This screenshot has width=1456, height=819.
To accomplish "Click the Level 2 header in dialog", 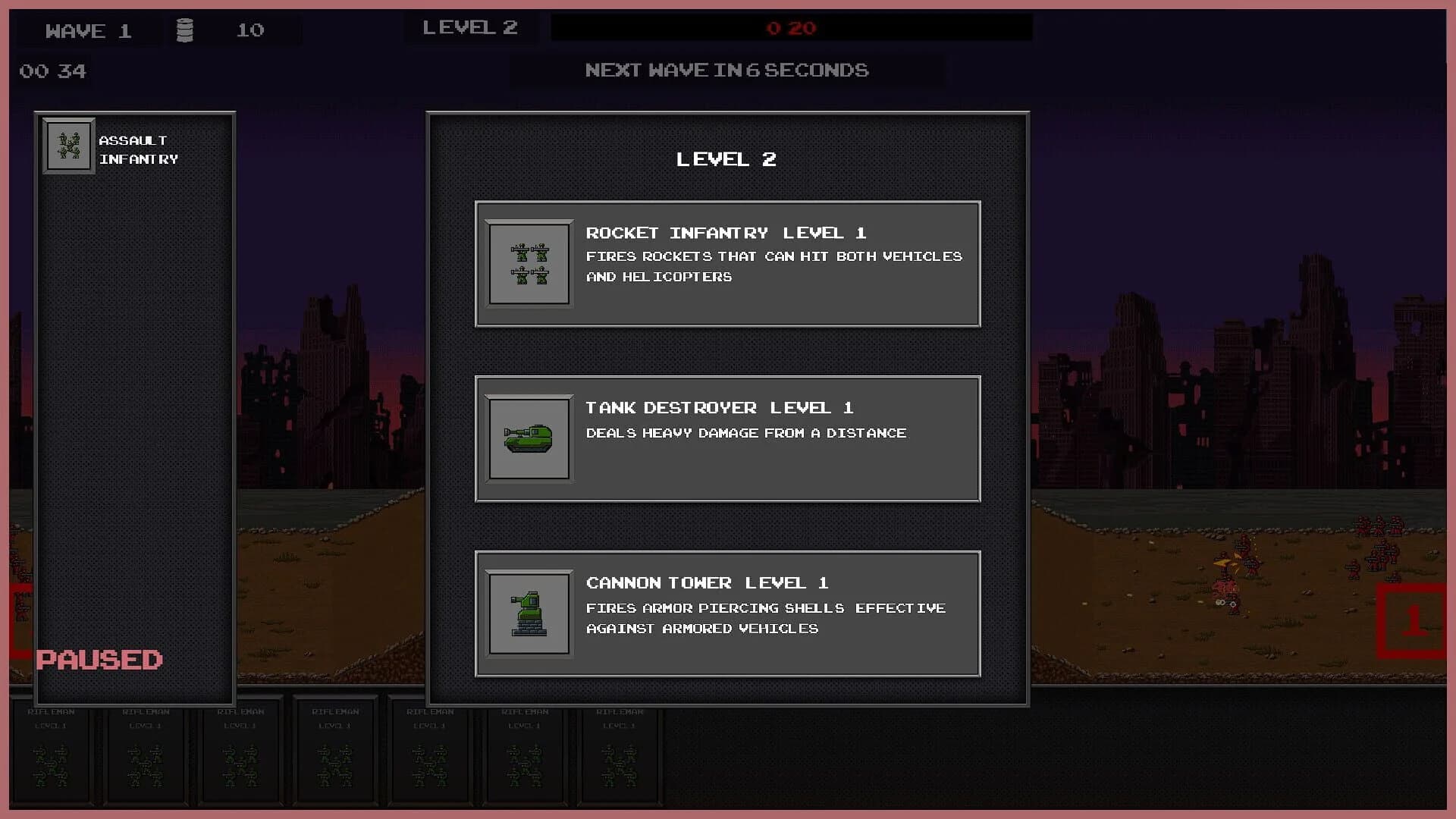I will 726,159.
